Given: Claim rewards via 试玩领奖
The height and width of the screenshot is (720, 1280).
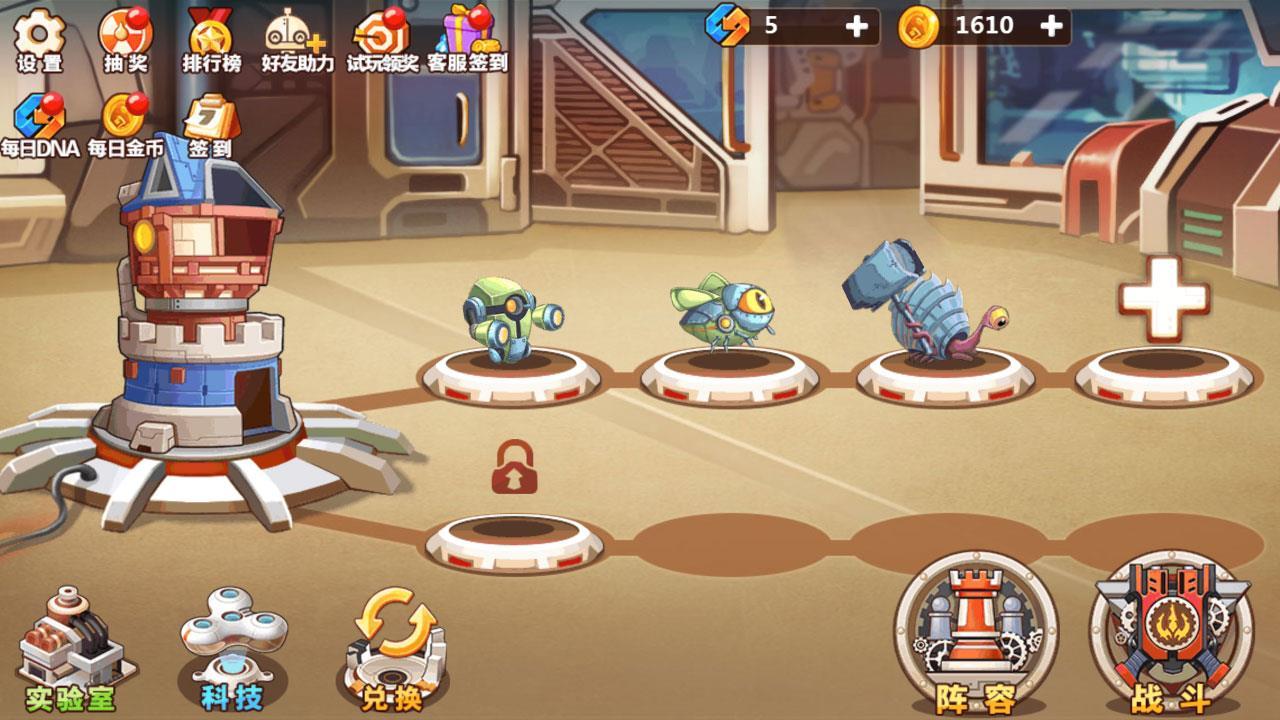Looking at the screenshot, I should pyautogui.click(x=379, y=33).
